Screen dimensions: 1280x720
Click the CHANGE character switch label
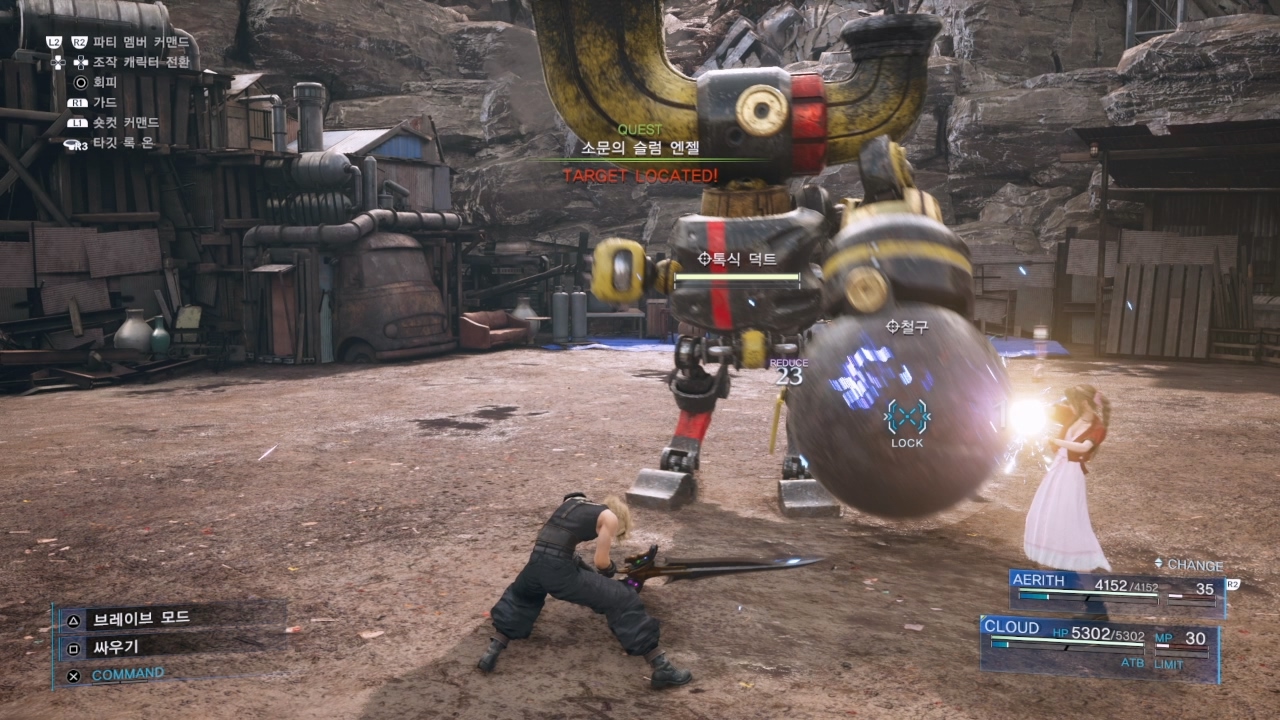[x=1188, y=565]
